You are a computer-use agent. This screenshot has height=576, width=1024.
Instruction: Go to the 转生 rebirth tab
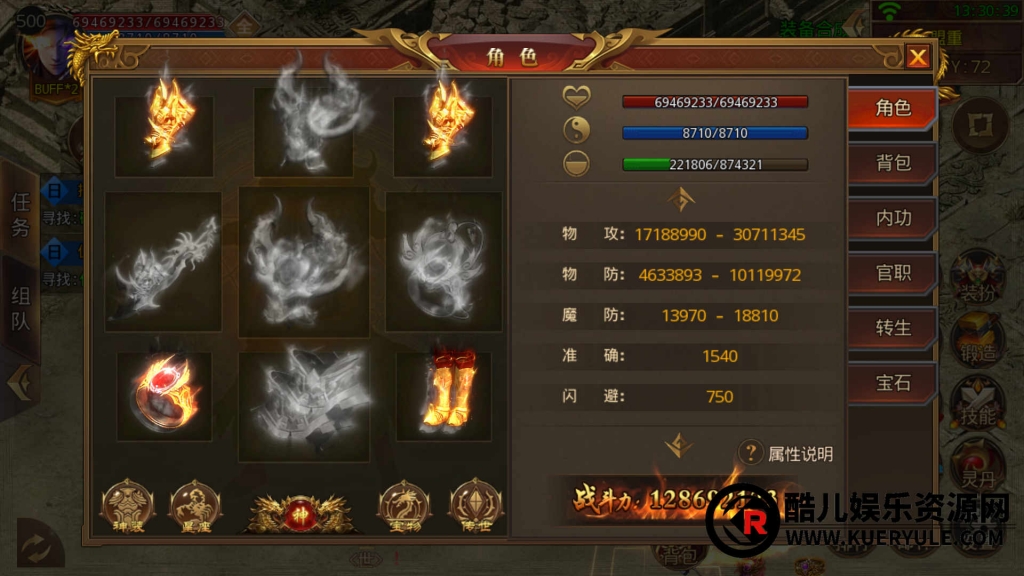pos(892,328)
